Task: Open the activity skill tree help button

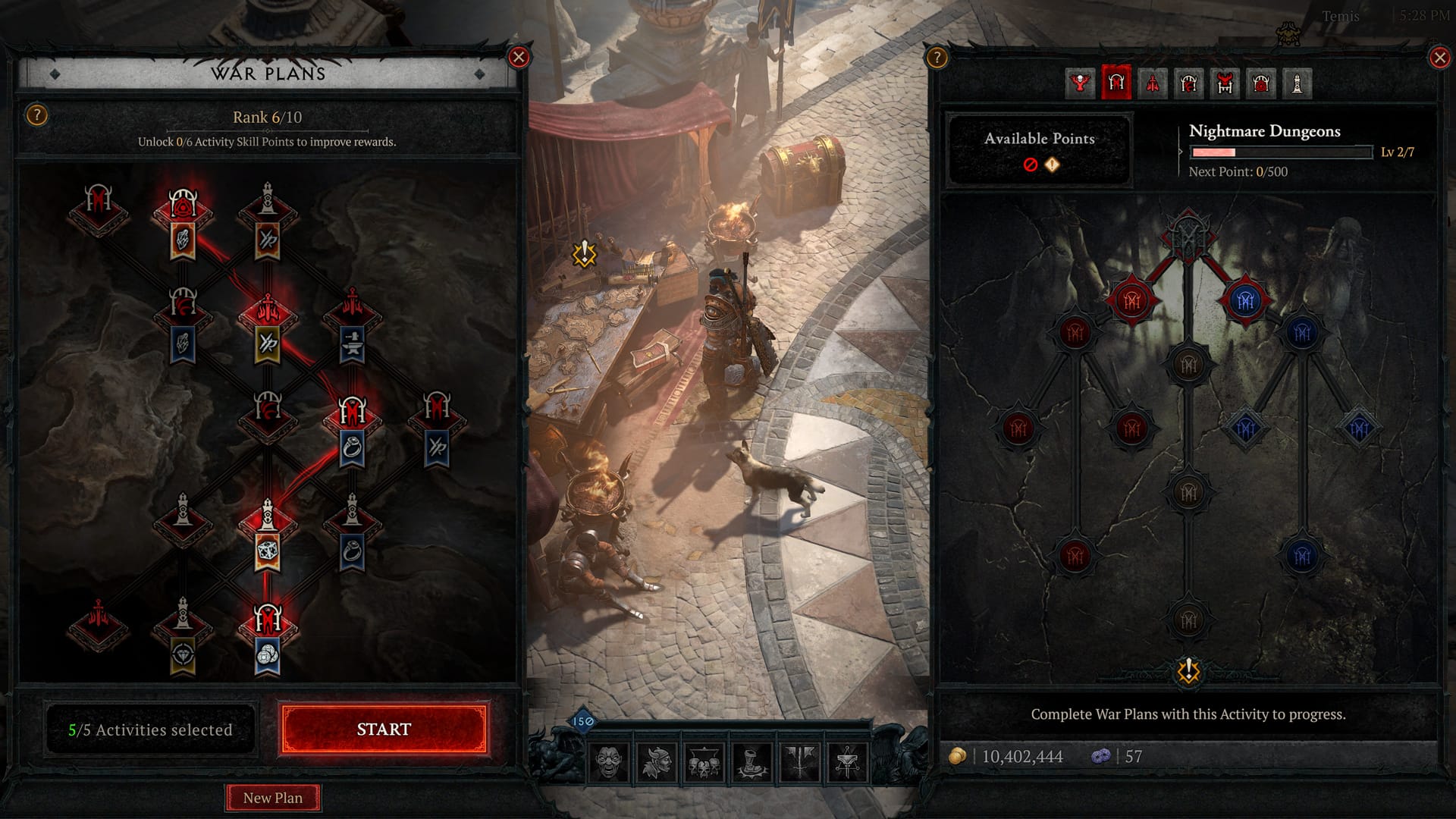Action: pyautogui.click(x=937, y=58)
